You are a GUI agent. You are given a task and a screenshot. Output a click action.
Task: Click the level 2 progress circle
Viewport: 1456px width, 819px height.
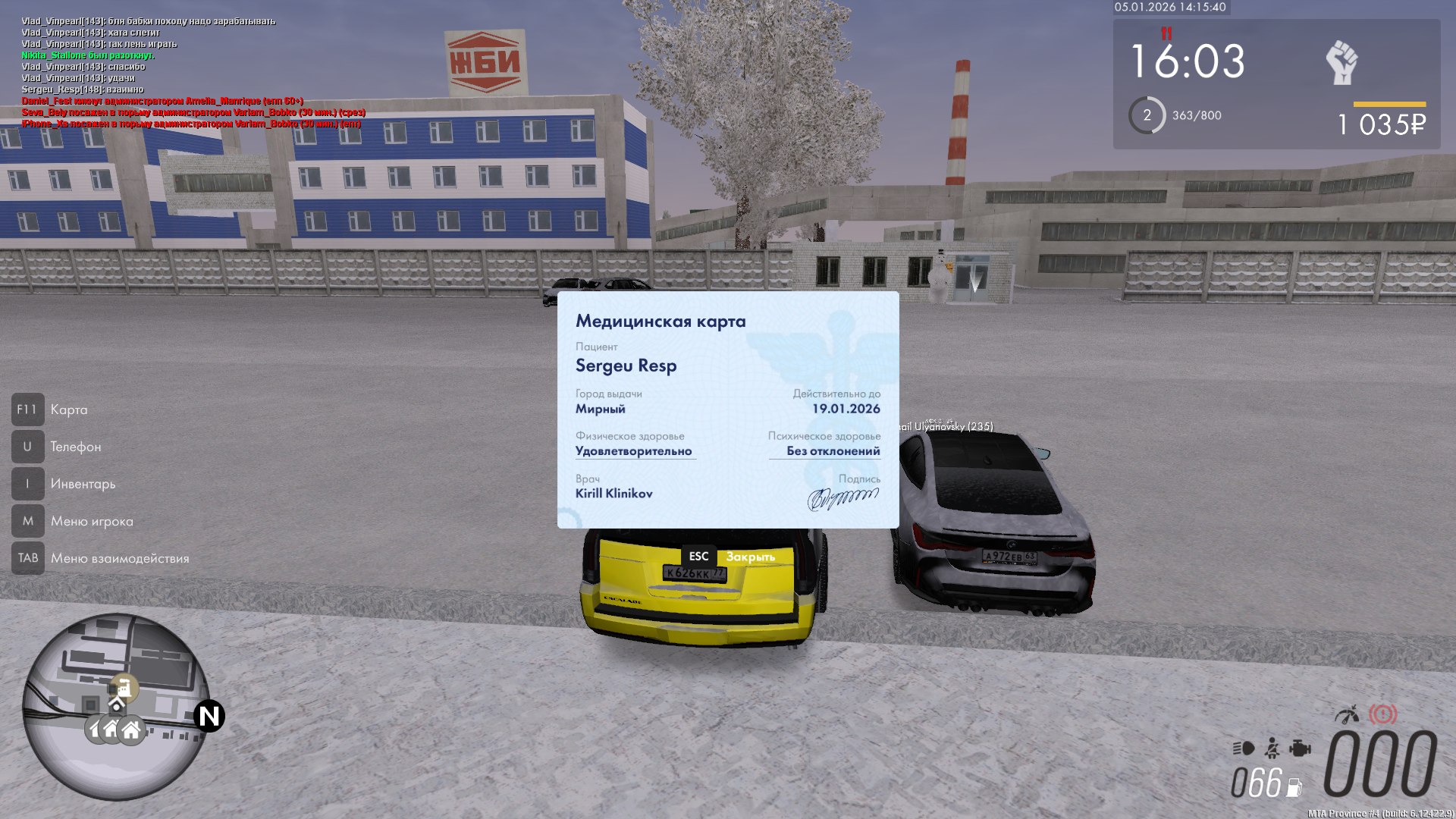pyautogui.click(x=1147, y=115)
